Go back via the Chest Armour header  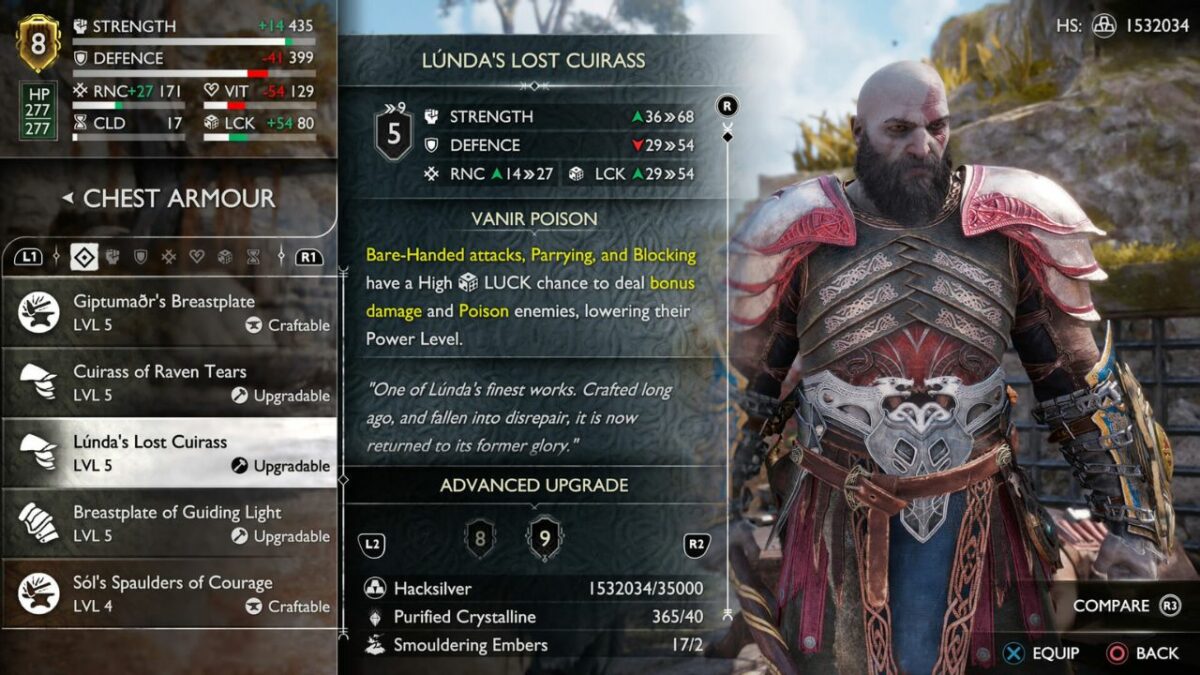pos(168,198)
